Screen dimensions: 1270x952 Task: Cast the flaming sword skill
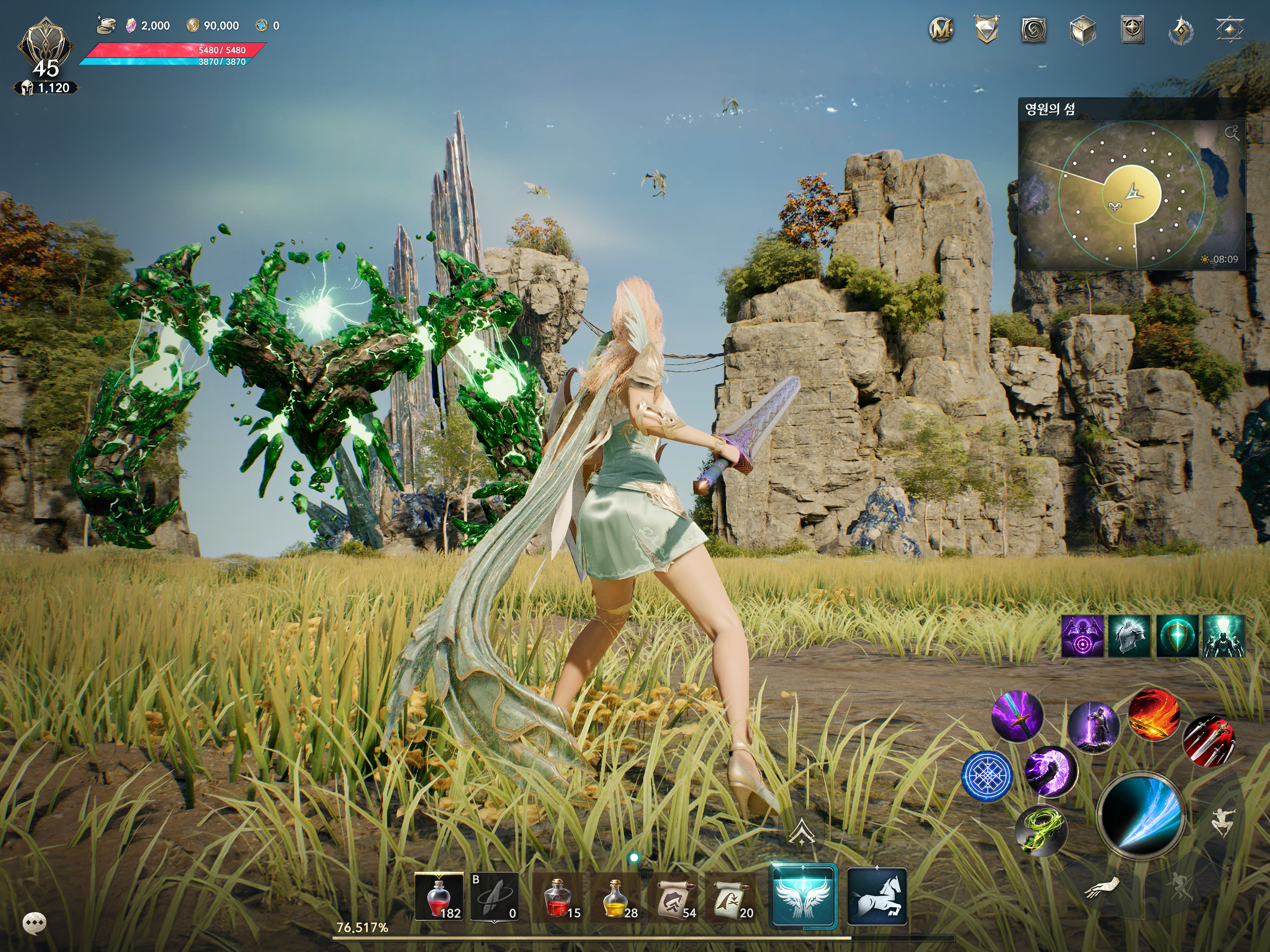[x=1154, y=714]
